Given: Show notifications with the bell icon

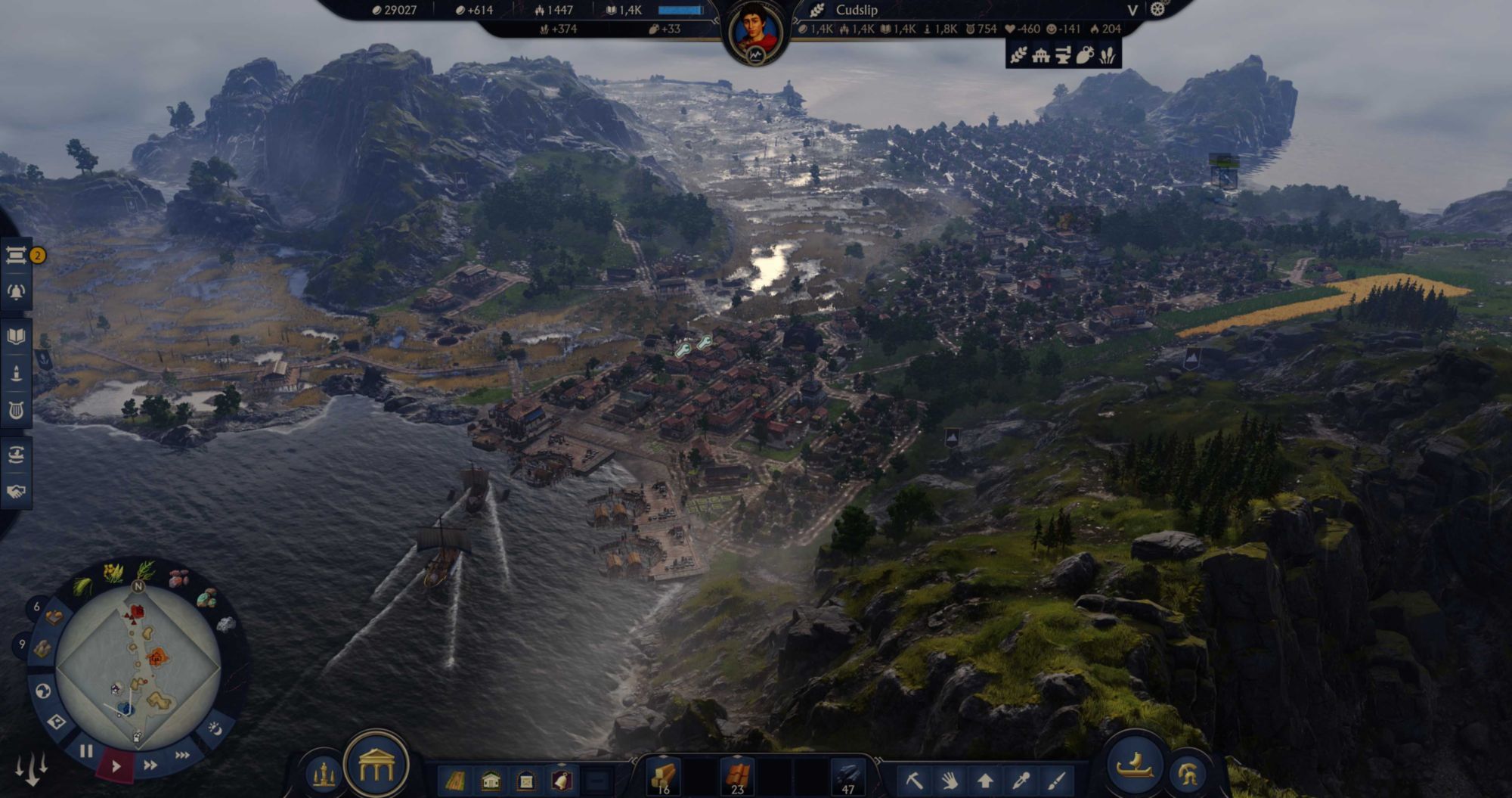Looking at the screenshot, I should (x=16, y=292).
